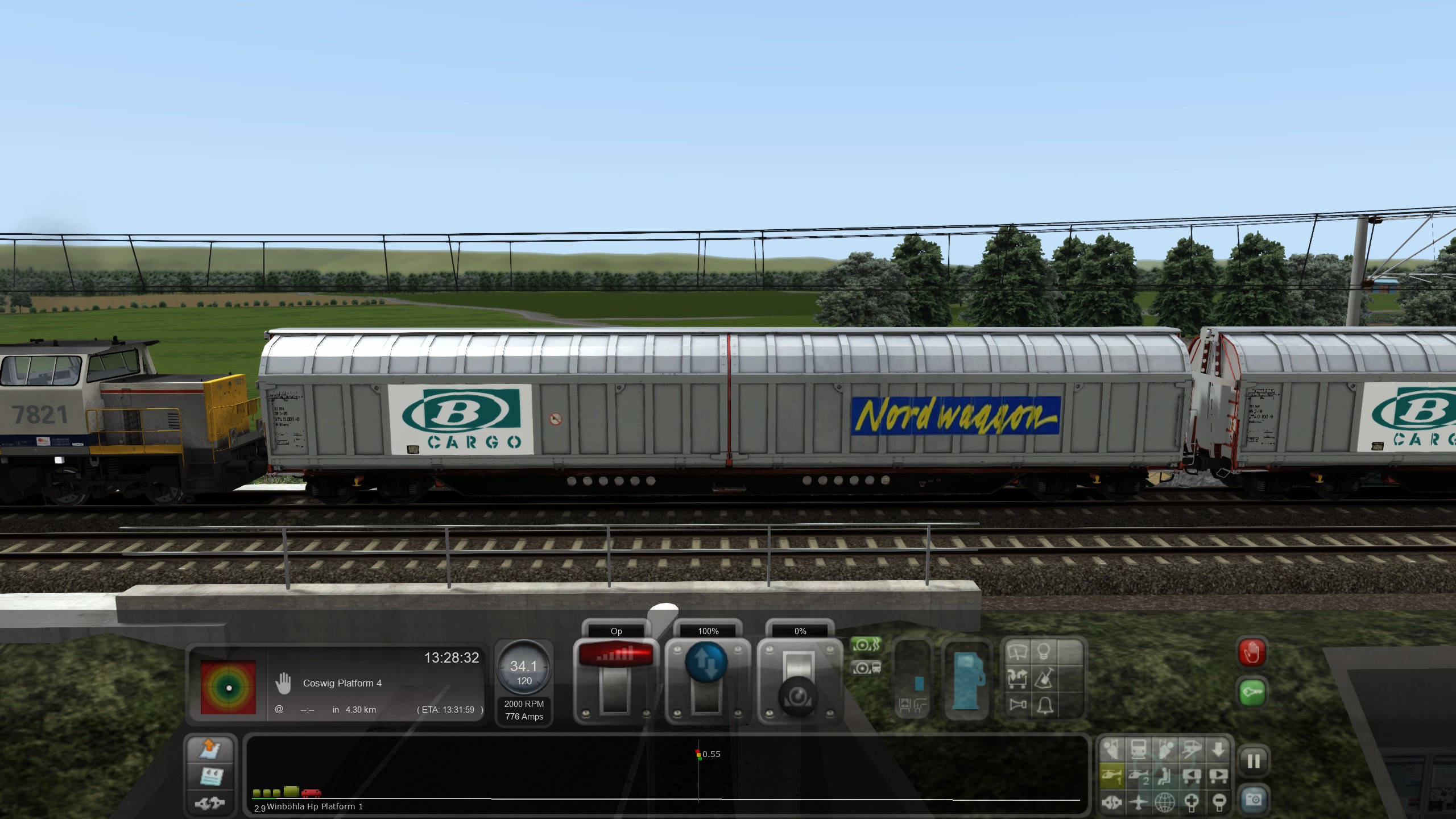Viewport: 1456px width, 819px height.
Task: Toggle the green key engine start button
Action: (1252, 692)
